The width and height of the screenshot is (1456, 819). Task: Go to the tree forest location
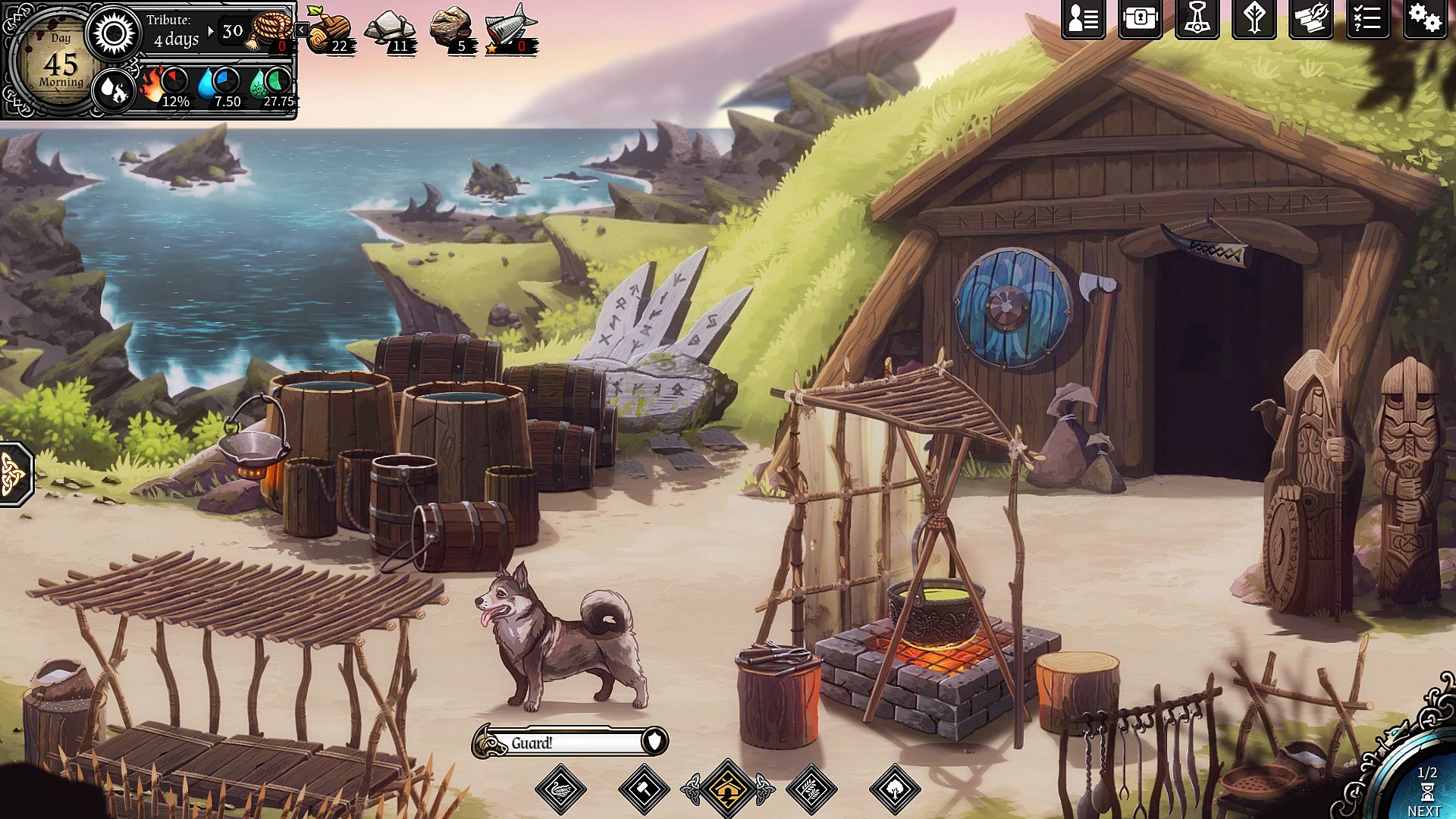point(895,789)
